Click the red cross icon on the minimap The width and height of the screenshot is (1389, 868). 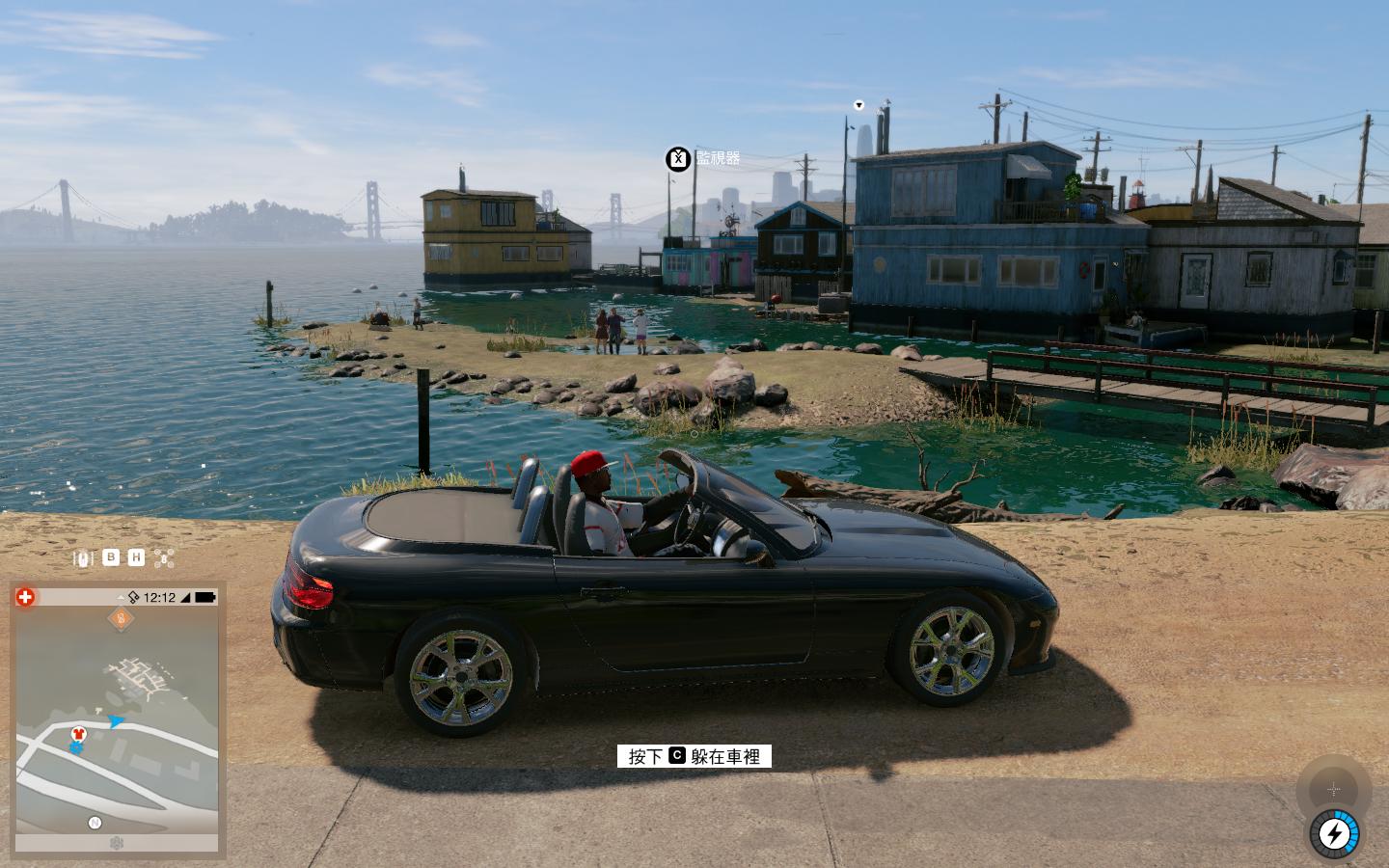25,597
